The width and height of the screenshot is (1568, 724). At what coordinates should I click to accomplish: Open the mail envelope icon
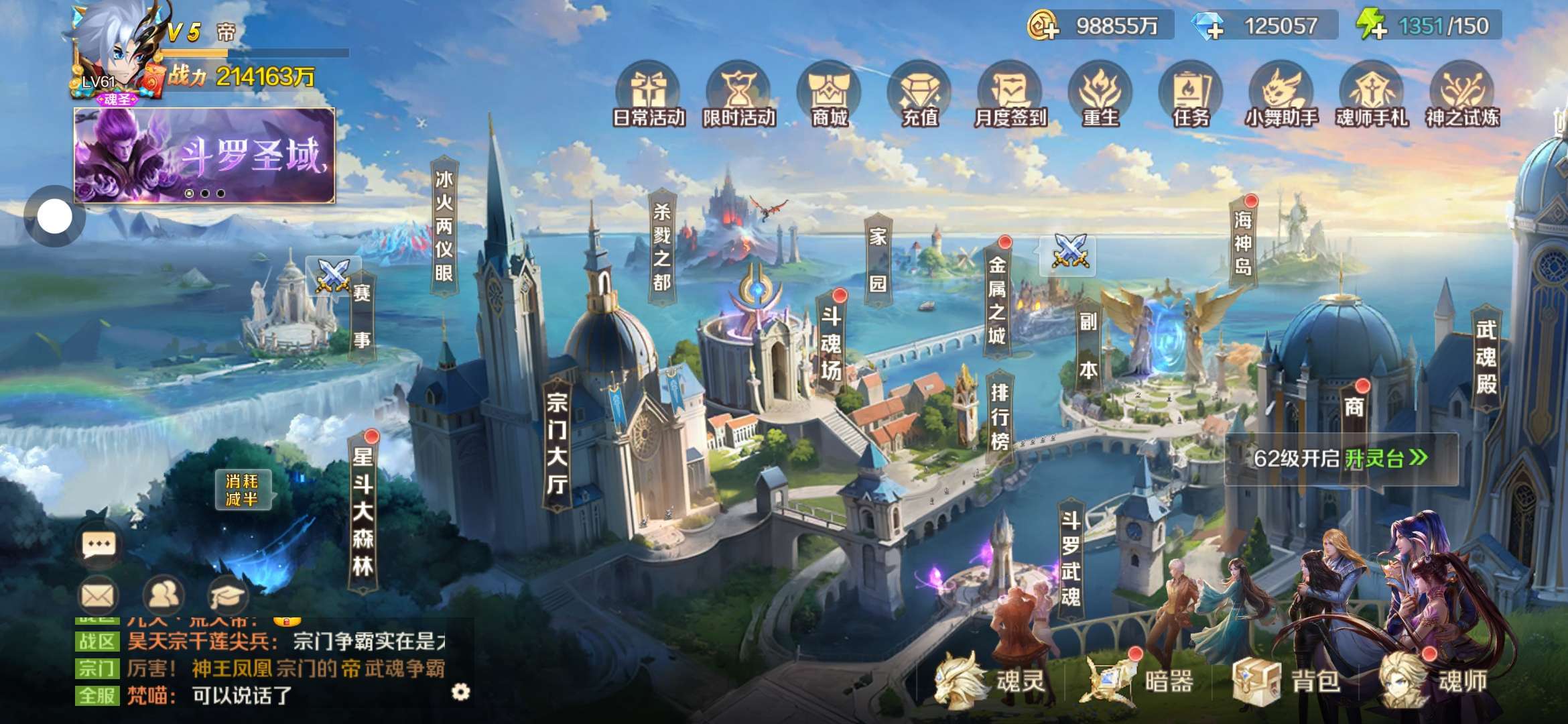pos(99,595)
